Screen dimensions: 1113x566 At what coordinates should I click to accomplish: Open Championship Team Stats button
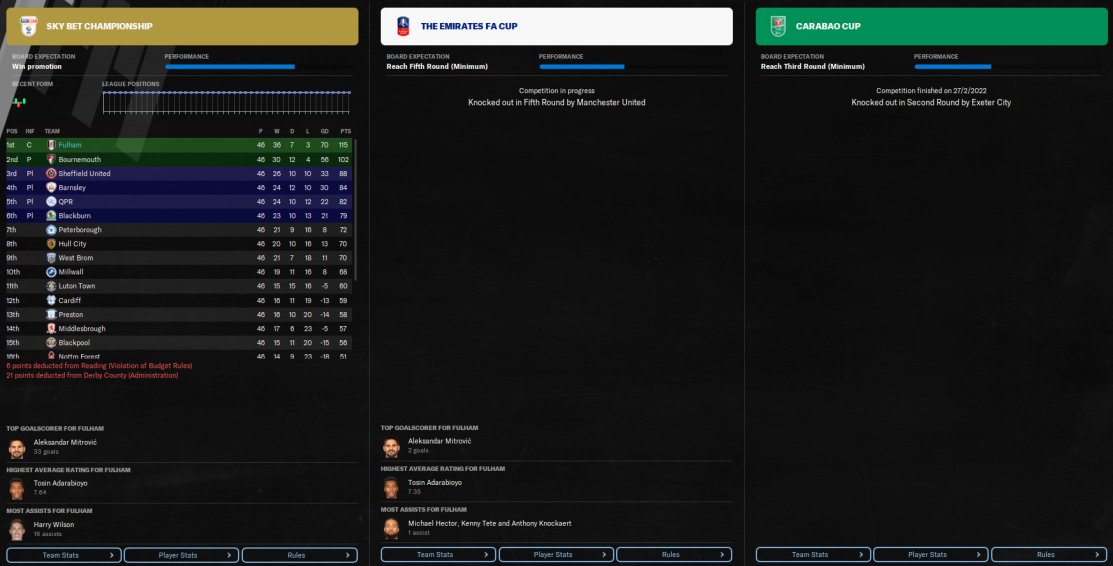(x=64, y=554)
